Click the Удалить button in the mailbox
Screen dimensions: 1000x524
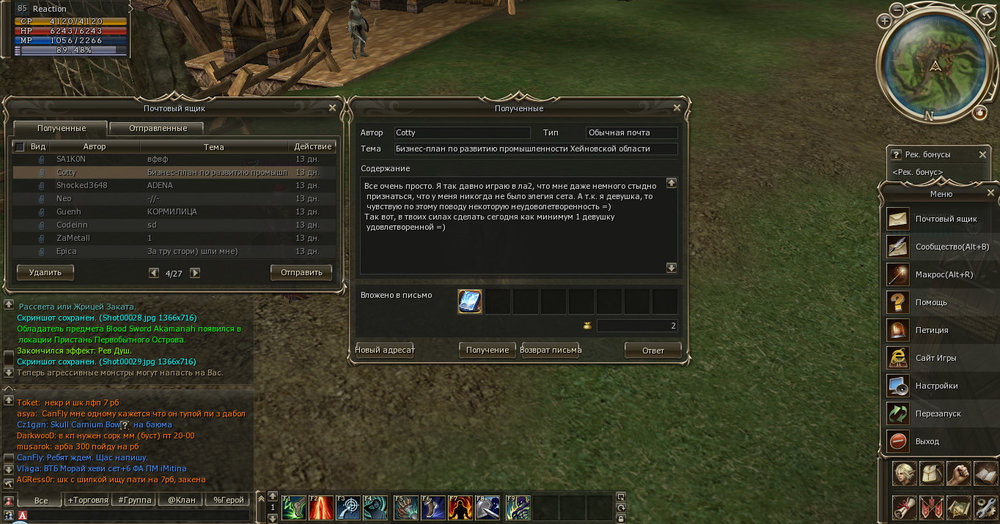click(45, 271)
